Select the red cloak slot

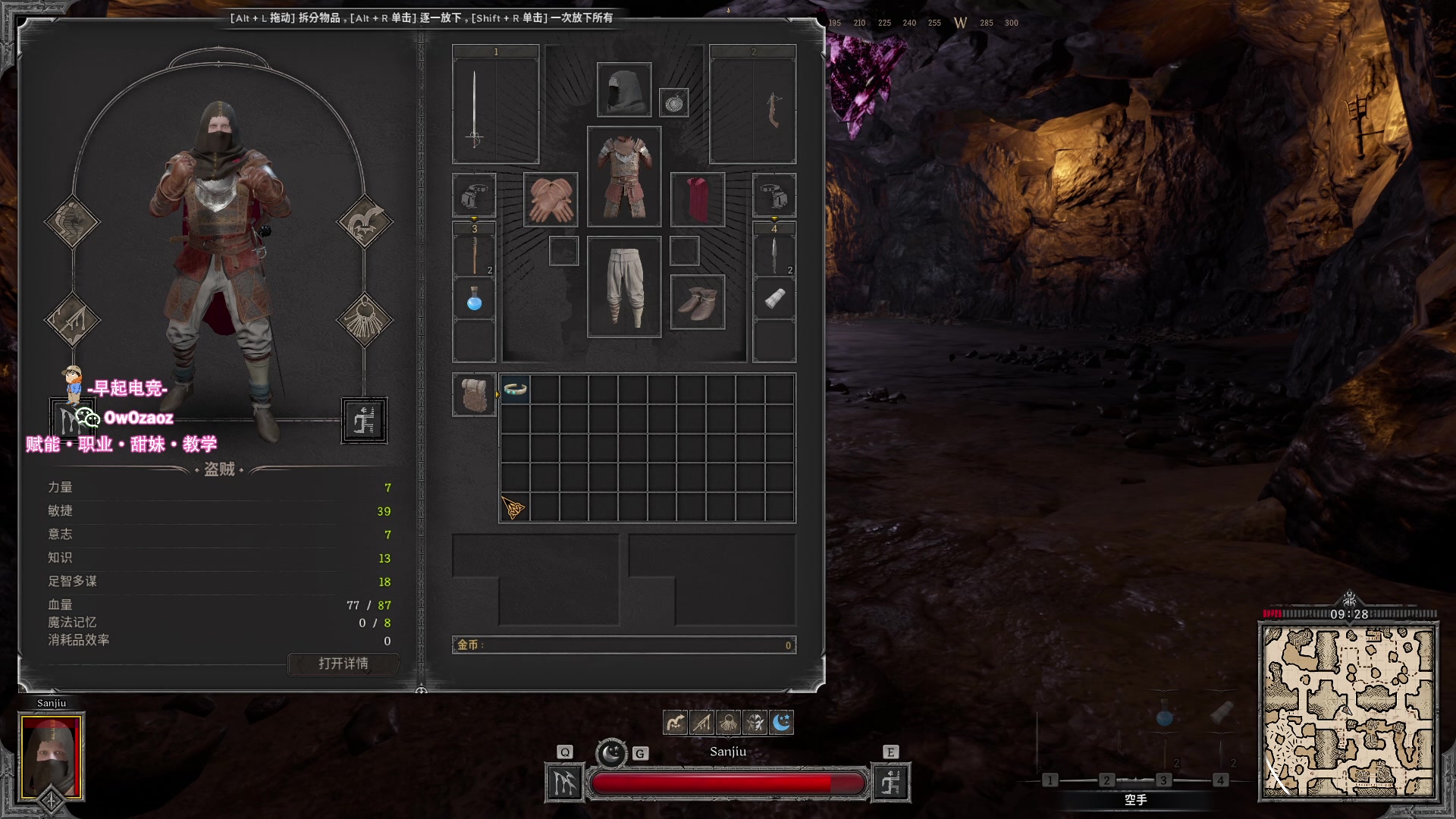[x=697, y=199]
